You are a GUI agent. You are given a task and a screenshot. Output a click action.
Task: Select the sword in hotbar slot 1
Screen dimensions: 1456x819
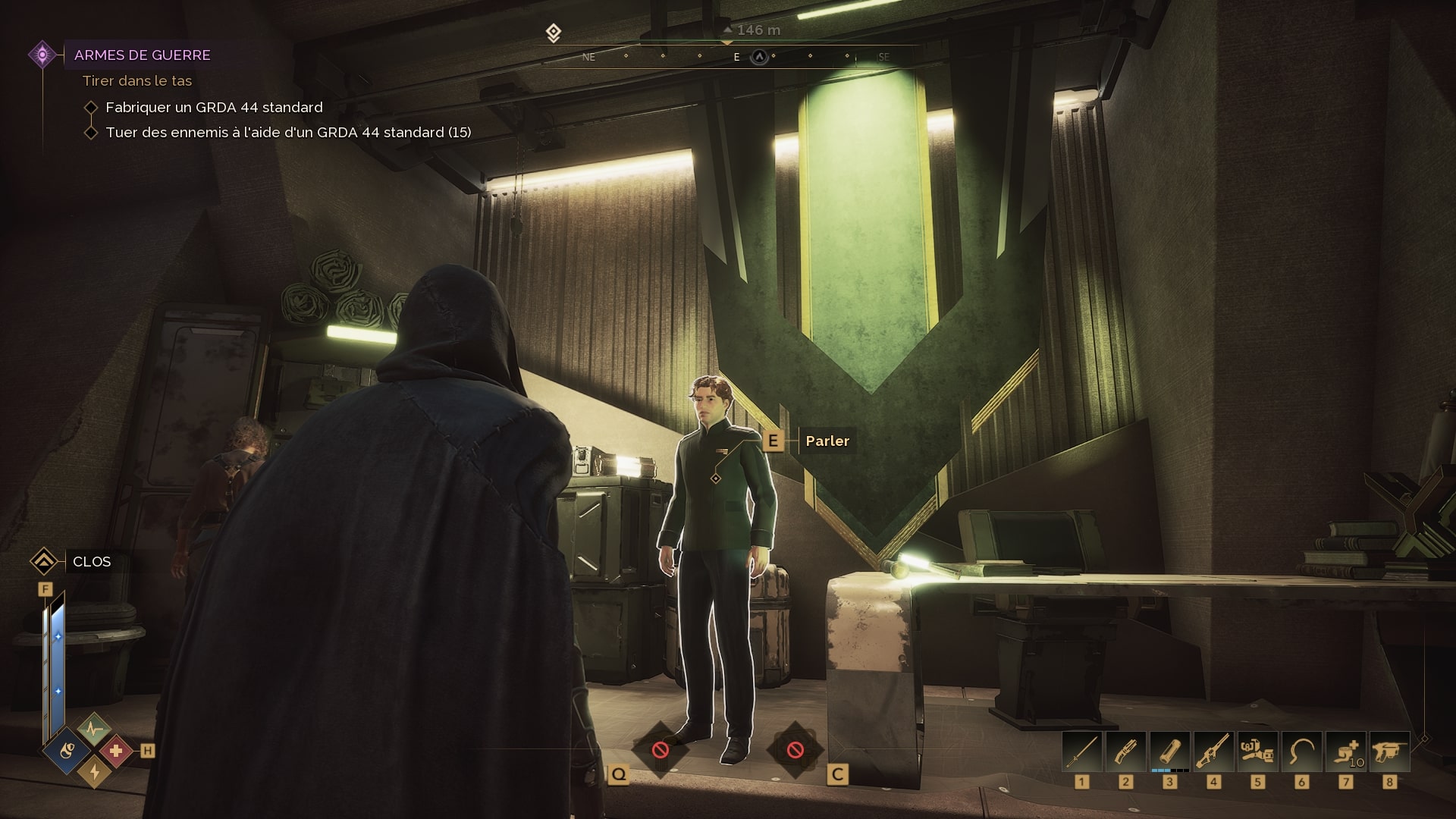click(1082, 752)
